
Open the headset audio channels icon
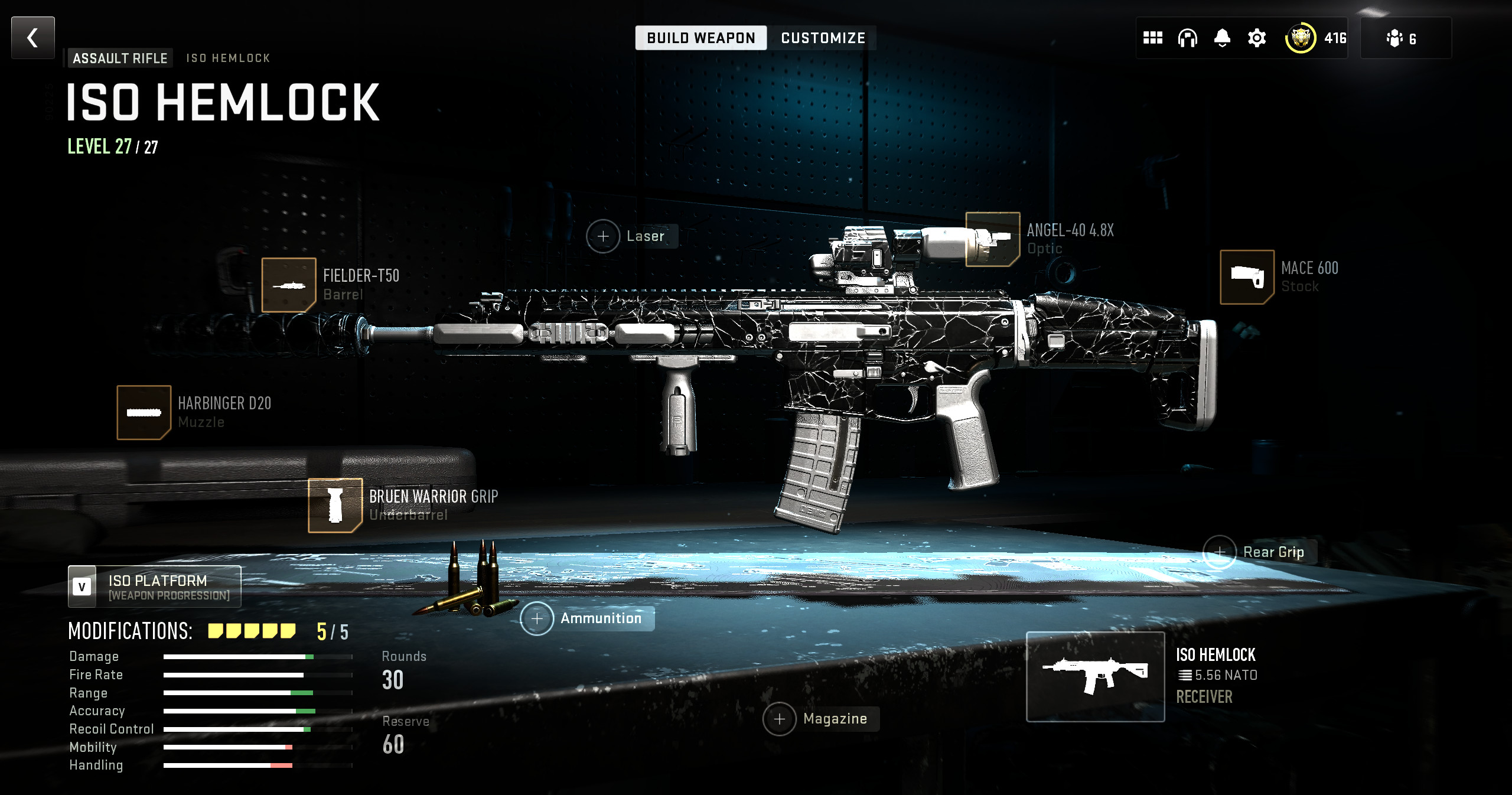(1187, 38)
